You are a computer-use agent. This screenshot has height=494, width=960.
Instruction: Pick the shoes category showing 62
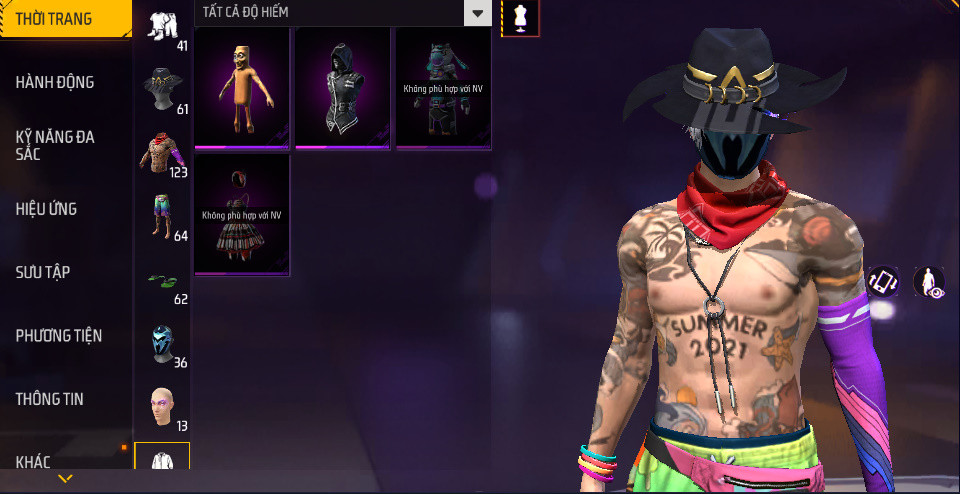click(x=163, y=281)
